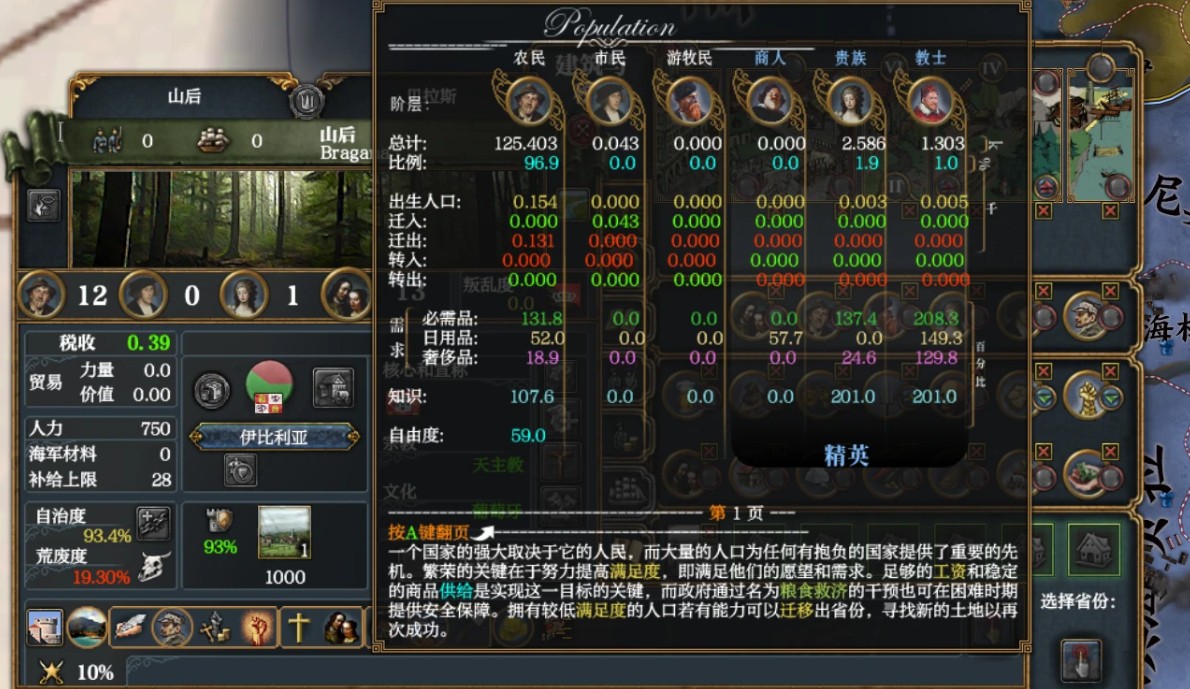Select the peasant portrait beside 12
This screenshot has height=689, width=1190.
43,295
